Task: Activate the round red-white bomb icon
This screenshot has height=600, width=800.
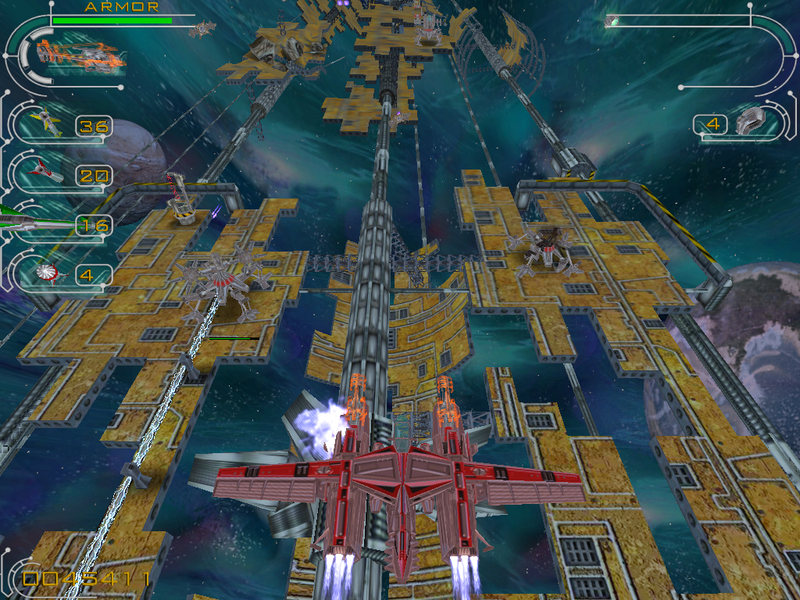Action: click(x=44, y=271)
